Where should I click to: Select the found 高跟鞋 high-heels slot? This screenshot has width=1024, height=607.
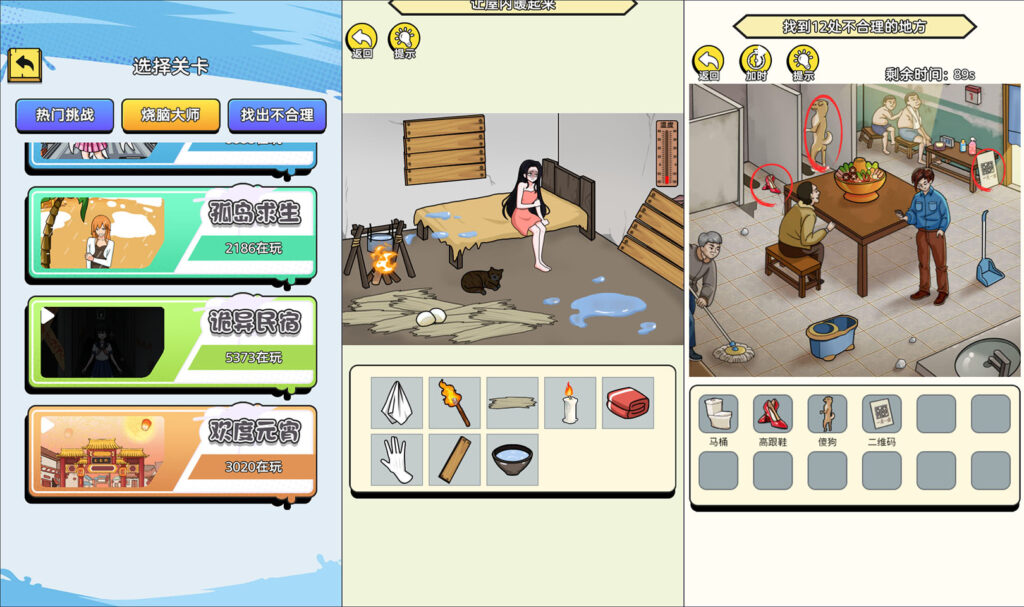[x=773, y=414]
